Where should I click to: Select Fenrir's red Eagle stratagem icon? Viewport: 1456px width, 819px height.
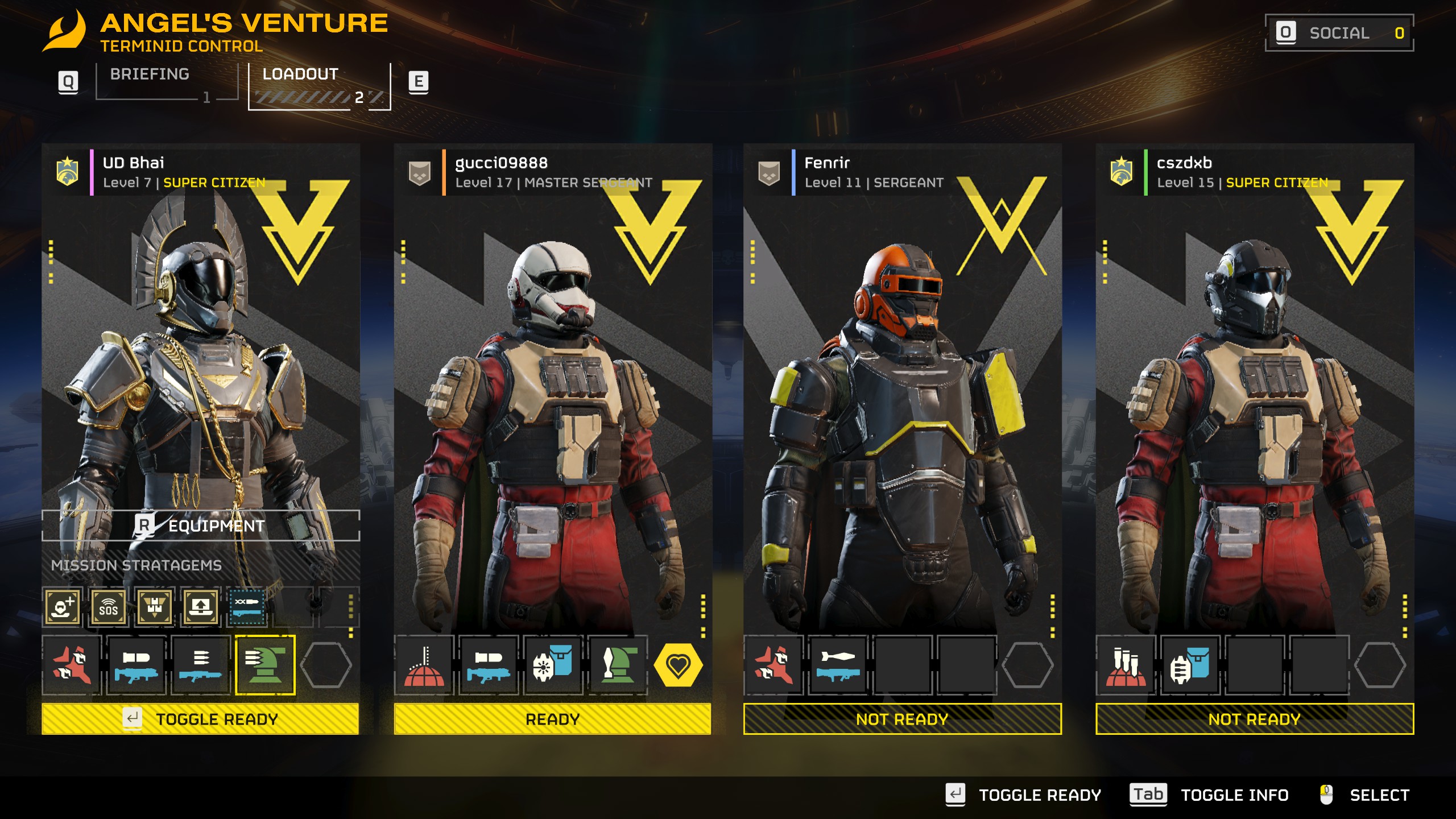point(773,665)
